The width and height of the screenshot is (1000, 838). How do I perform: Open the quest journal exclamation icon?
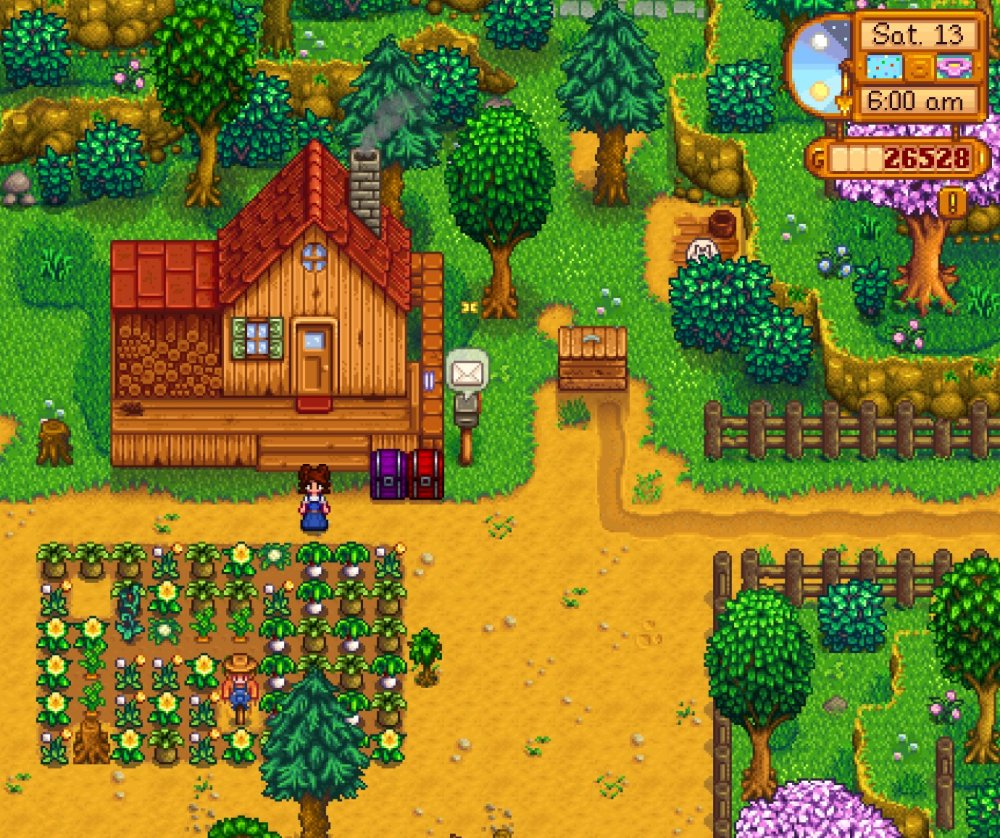point(951,203)
